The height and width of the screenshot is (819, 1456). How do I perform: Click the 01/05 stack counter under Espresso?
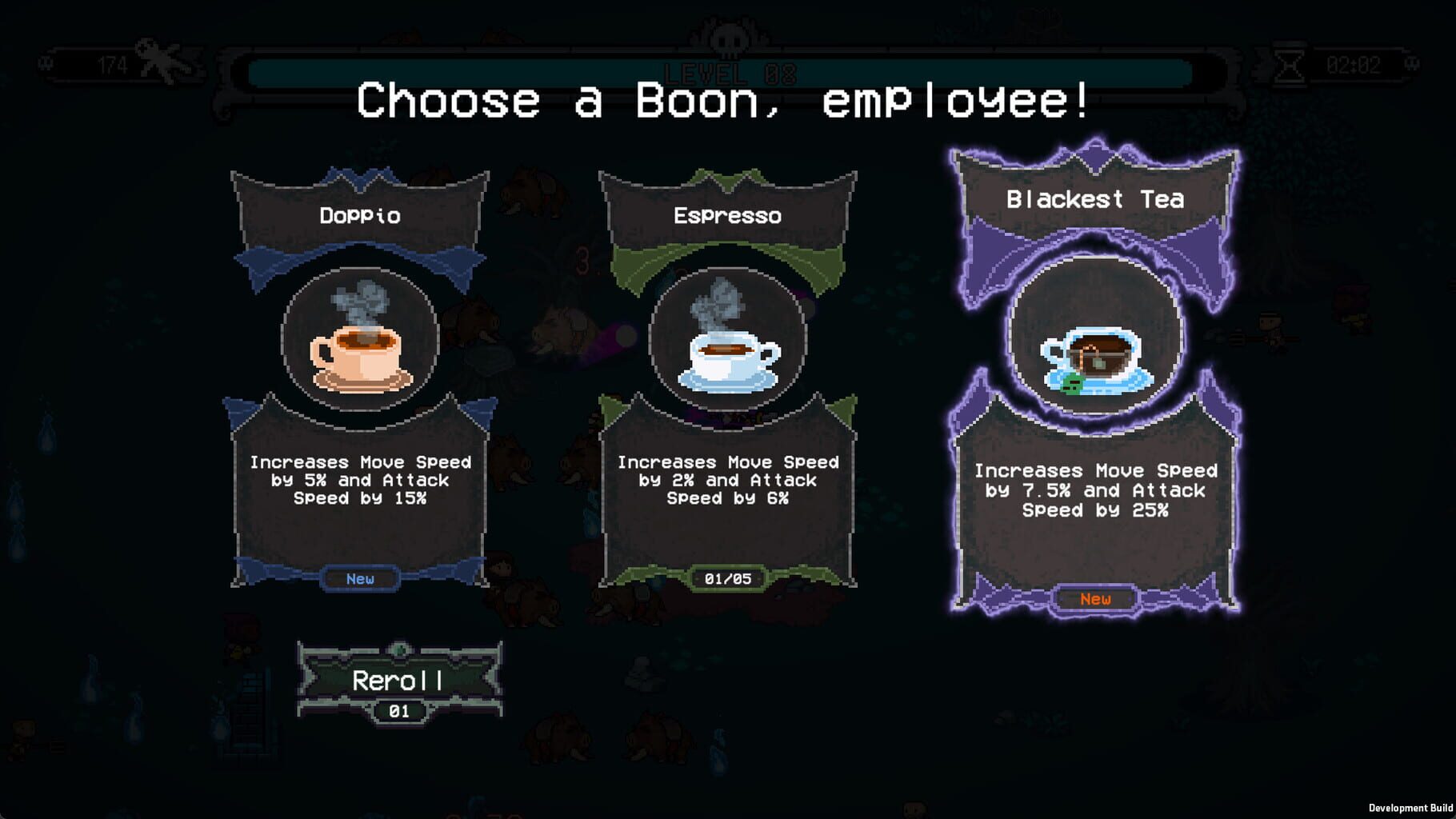coord(728,580)
